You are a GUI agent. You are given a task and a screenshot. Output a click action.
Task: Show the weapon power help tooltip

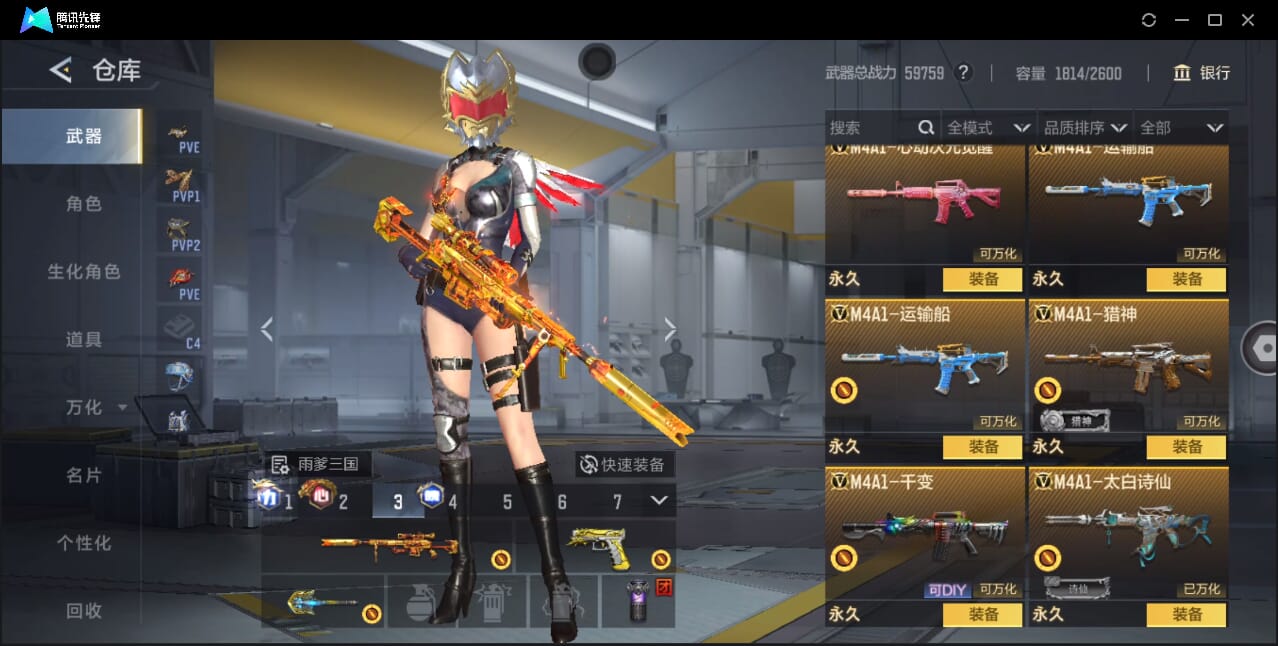click(963, 73)
